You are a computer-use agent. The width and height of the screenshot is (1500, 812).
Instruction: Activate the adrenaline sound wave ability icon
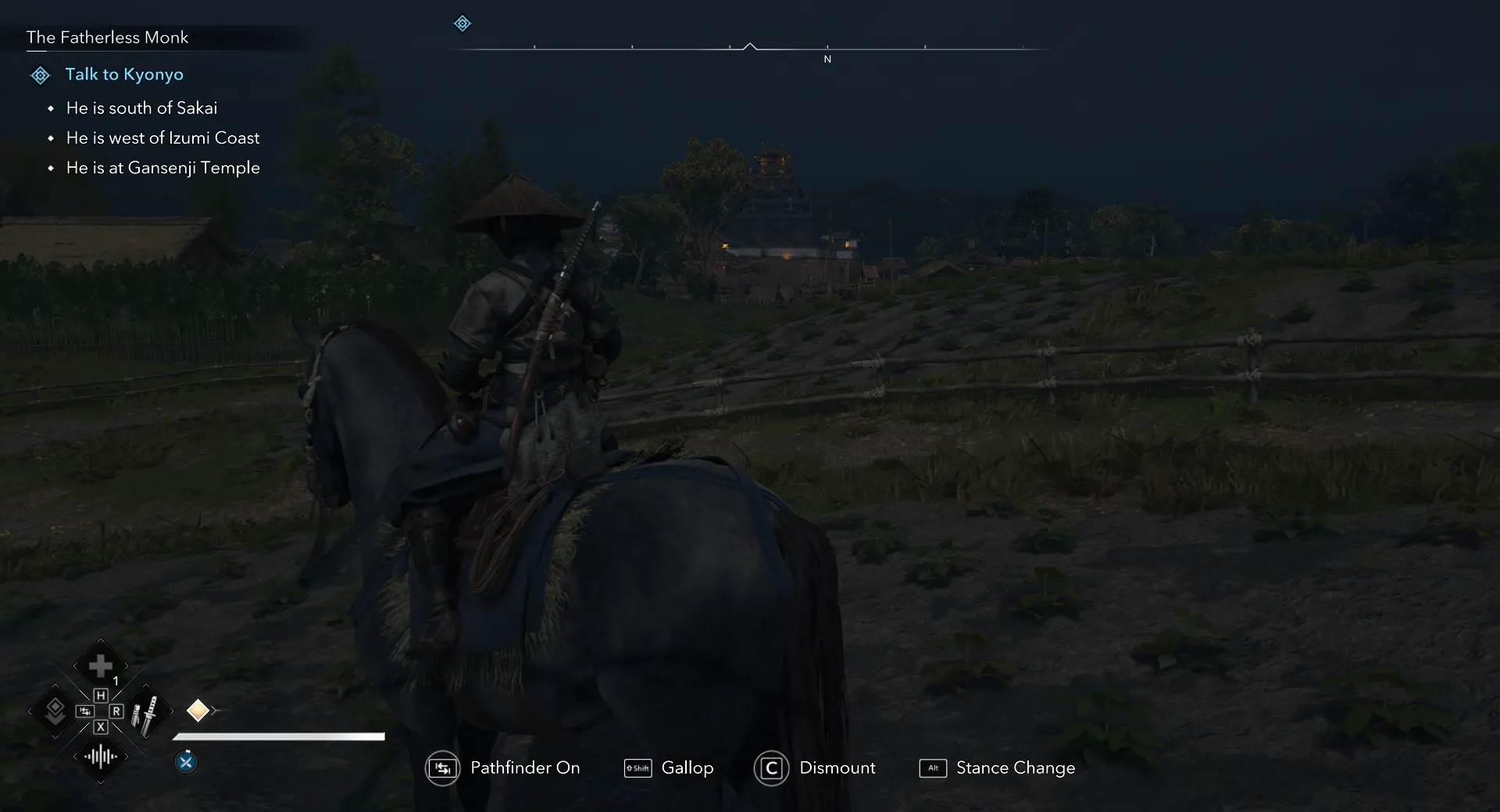tap(101, 756)
